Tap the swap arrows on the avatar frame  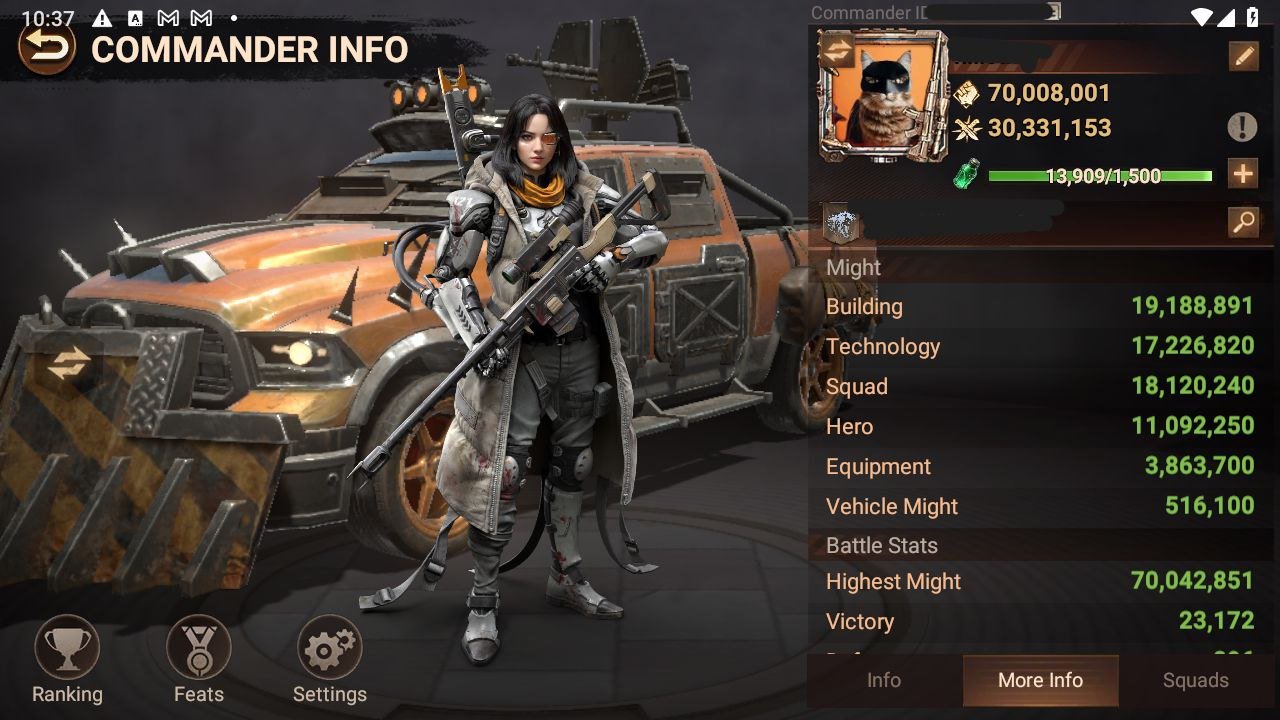[837, 52]
